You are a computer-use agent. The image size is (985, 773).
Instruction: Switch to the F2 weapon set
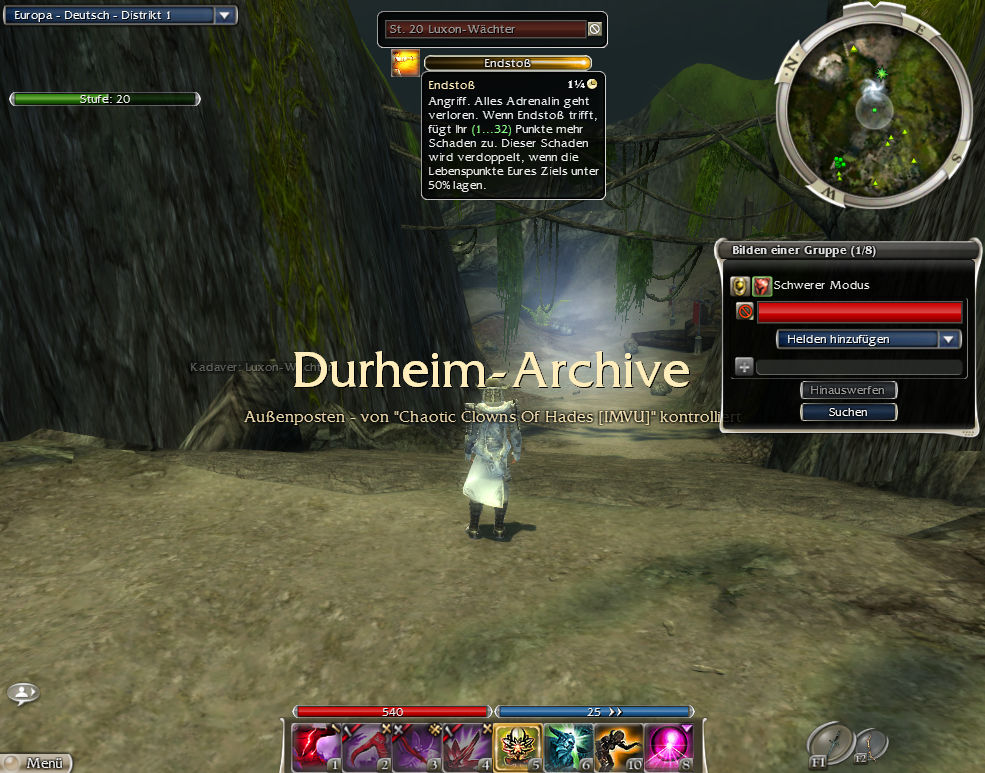(x=872, y=743)
